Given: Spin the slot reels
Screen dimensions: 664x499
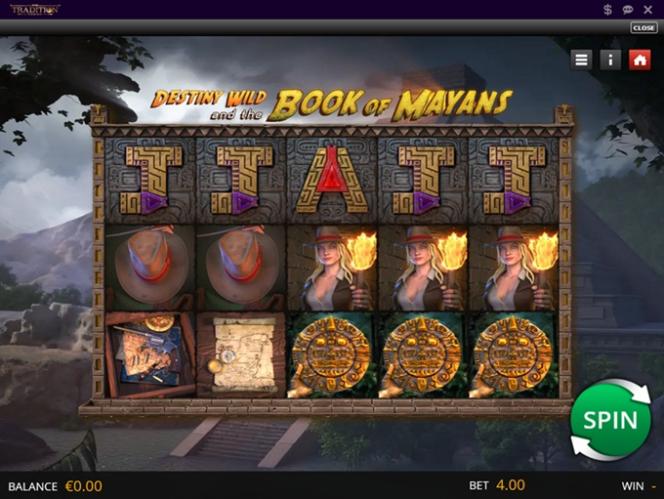Looking at the screenshot, I should [x=610, y=420].
